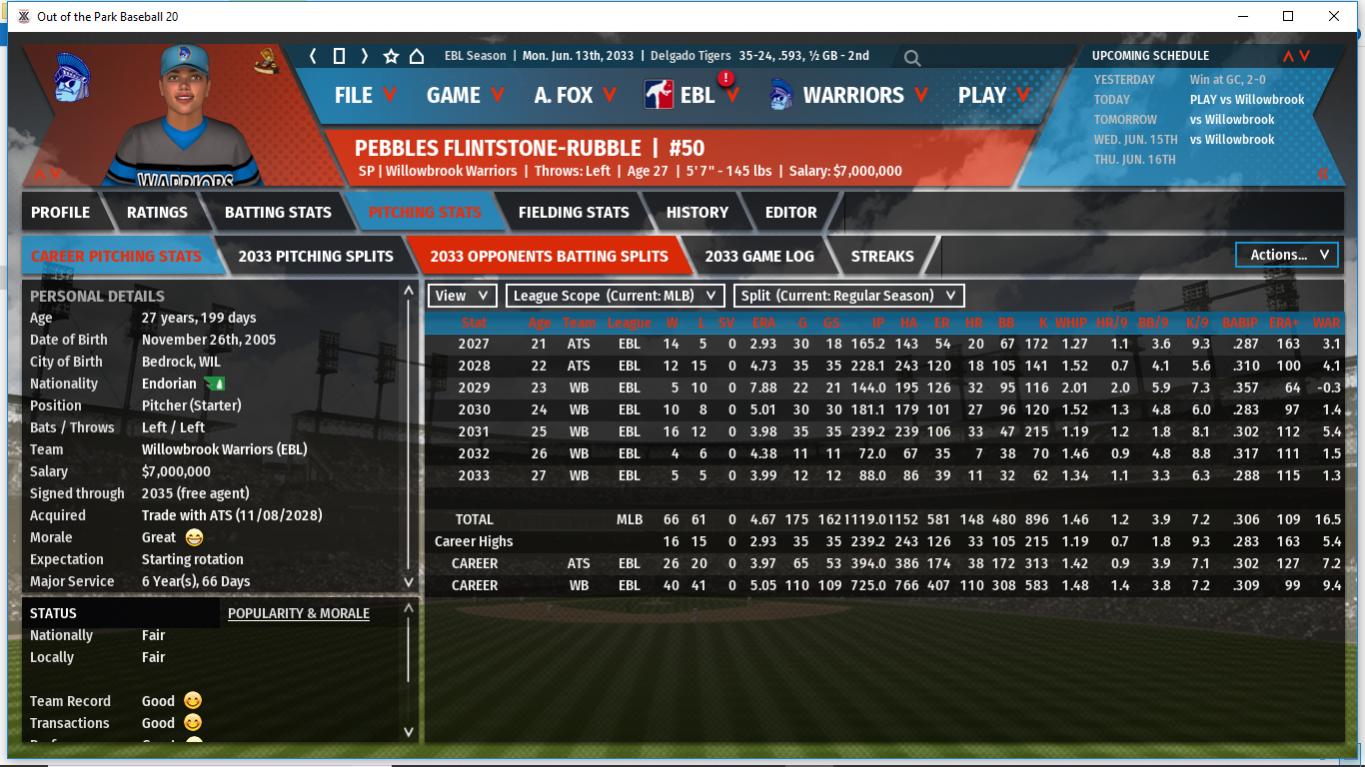
Task: Open the GAME menu
Action: (465, 95)
